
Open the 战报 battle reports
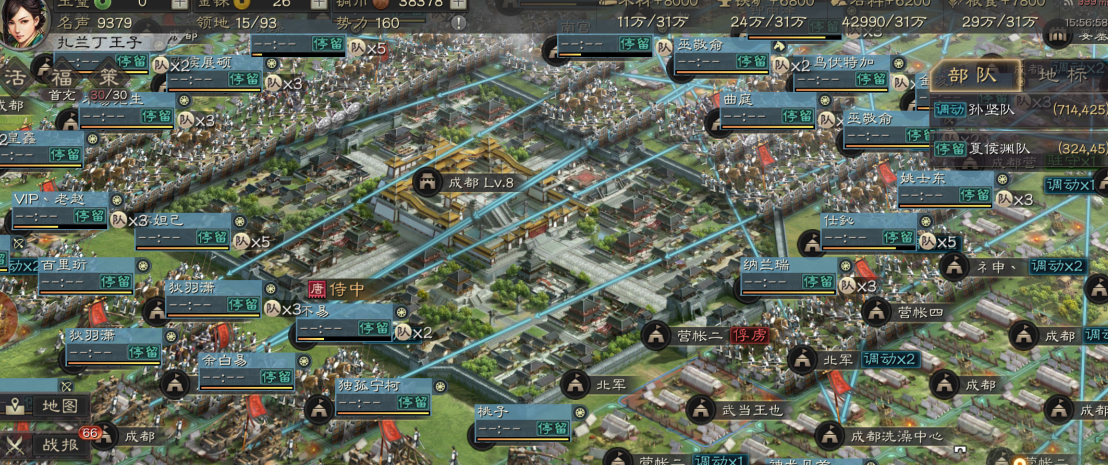pyautogui.click(x=48, y=444)
